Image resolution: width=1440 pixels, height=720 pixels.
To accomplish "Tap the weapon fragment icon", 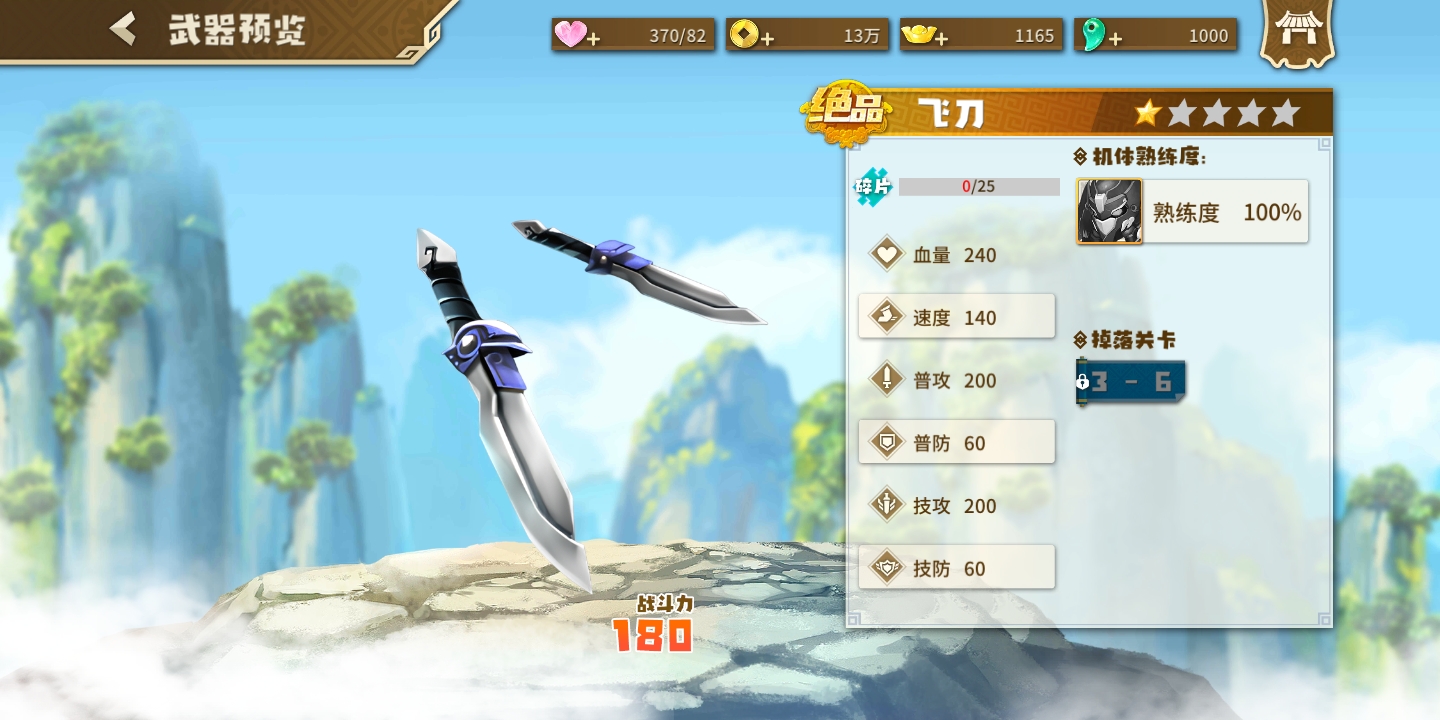I will 873,187.
